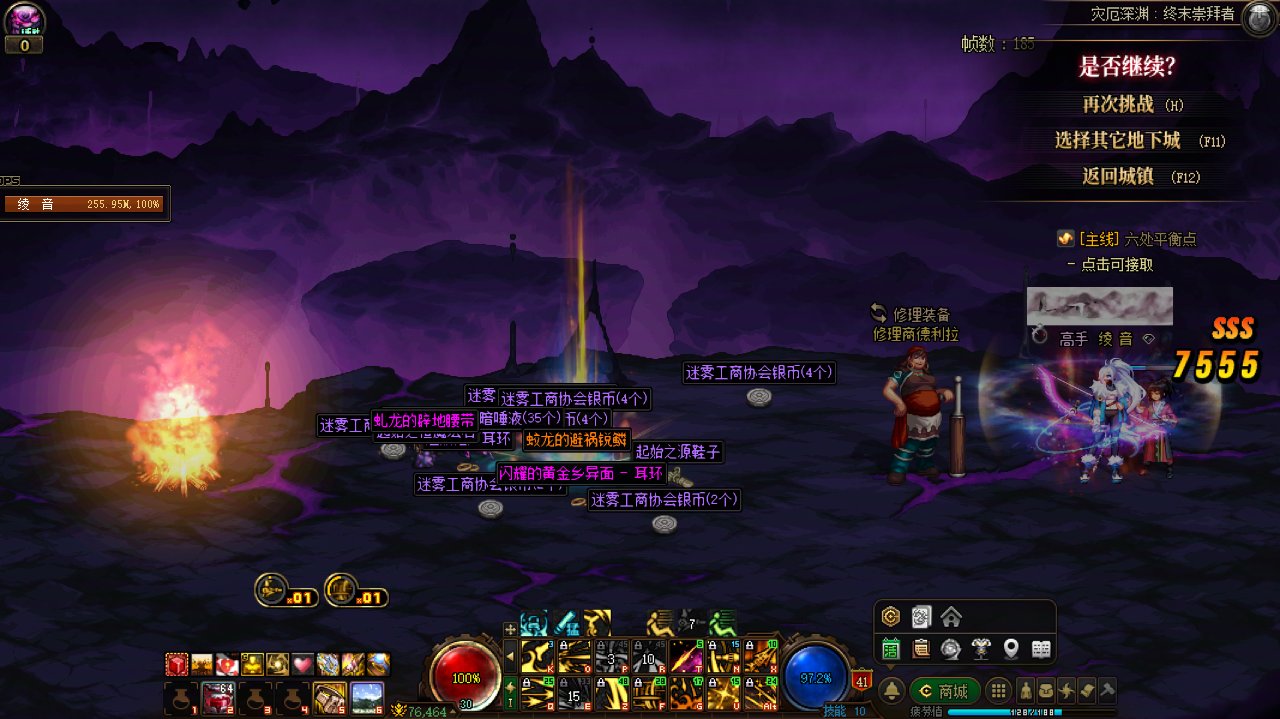
Task: Select 选择其它地下城 option
Action: [x=1118, y=140]
